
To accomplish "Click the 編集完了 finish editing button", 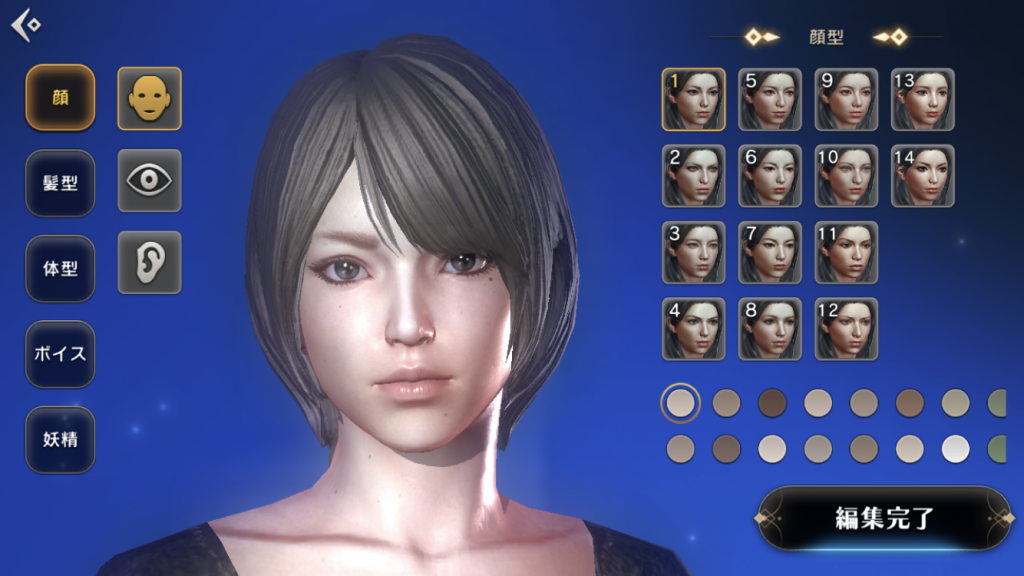I will (884, 518).
